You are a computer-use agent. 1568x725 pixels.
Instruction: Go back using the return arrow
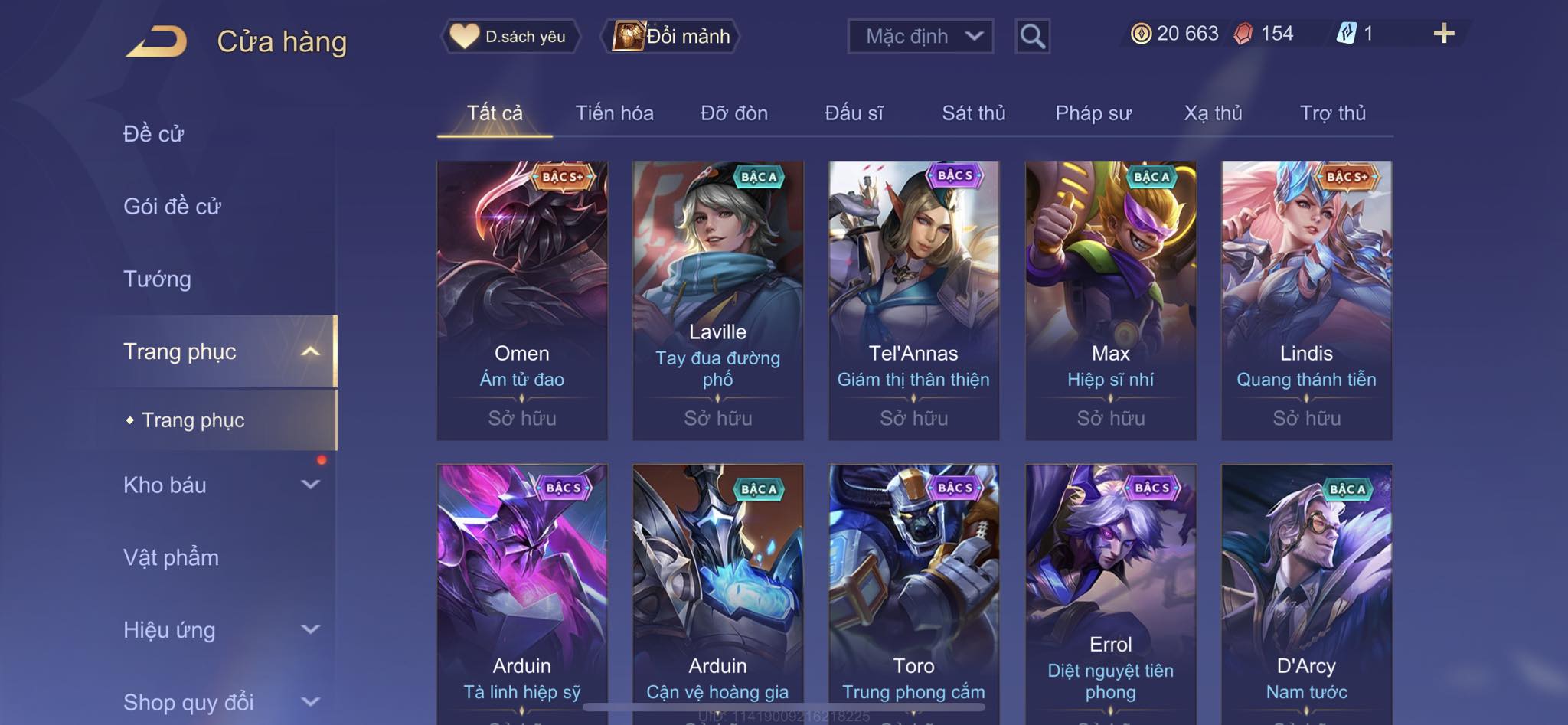[x=157, y=41]
